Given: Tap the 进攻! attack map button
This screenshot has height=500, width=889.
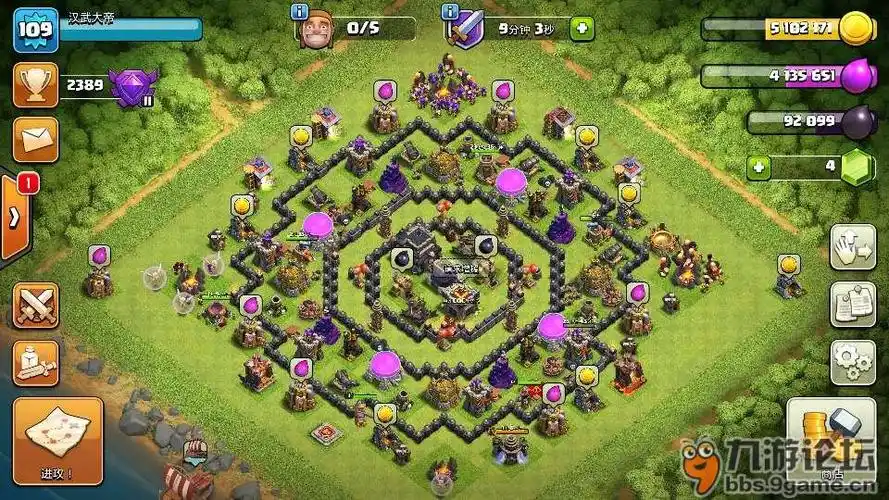Looking at the screenshot, I should pyautogui.click(x=57, y=439).
